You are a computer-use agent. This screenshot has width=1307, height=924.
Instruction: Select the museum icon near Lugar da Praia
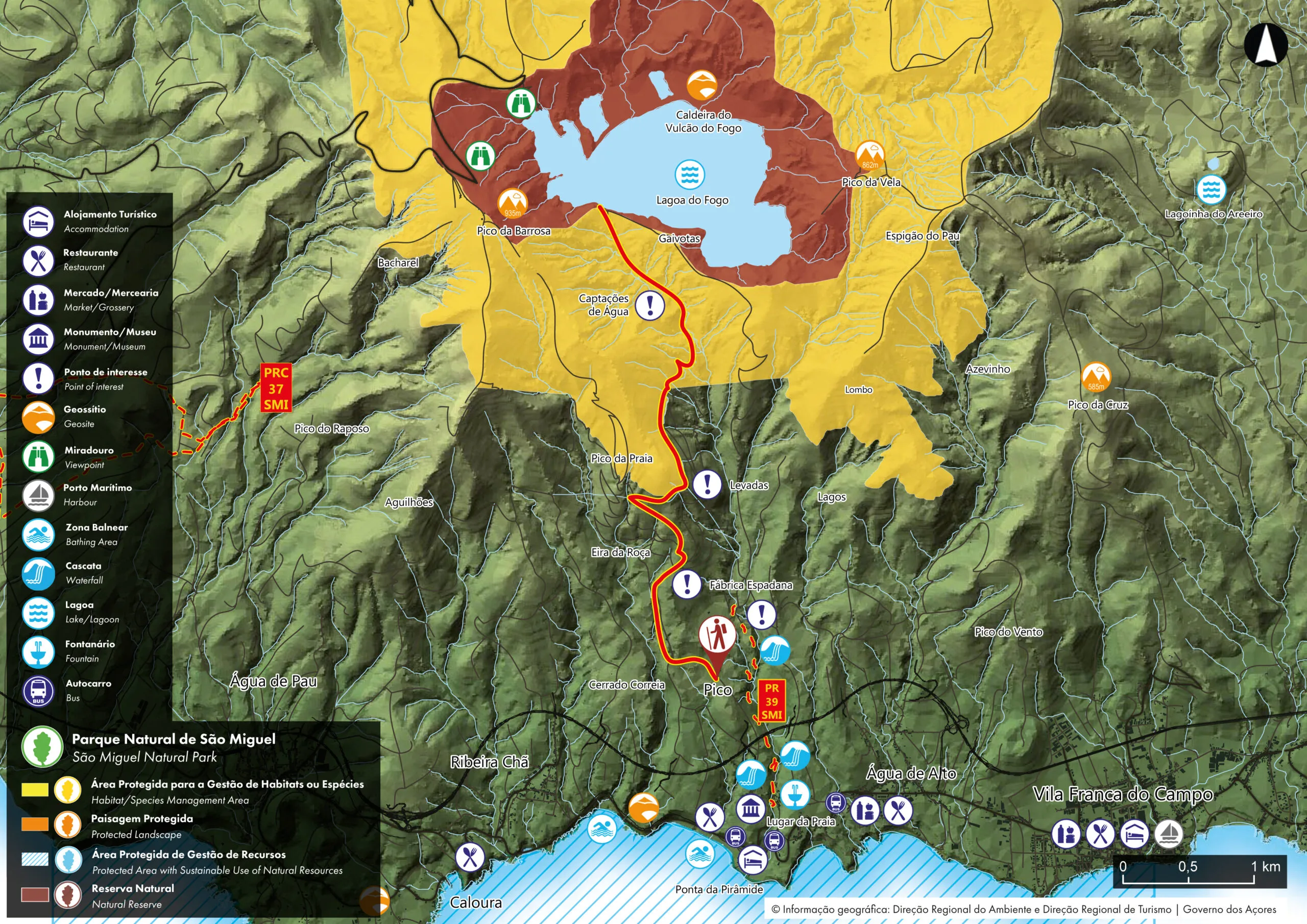click(x=751, y=809)
